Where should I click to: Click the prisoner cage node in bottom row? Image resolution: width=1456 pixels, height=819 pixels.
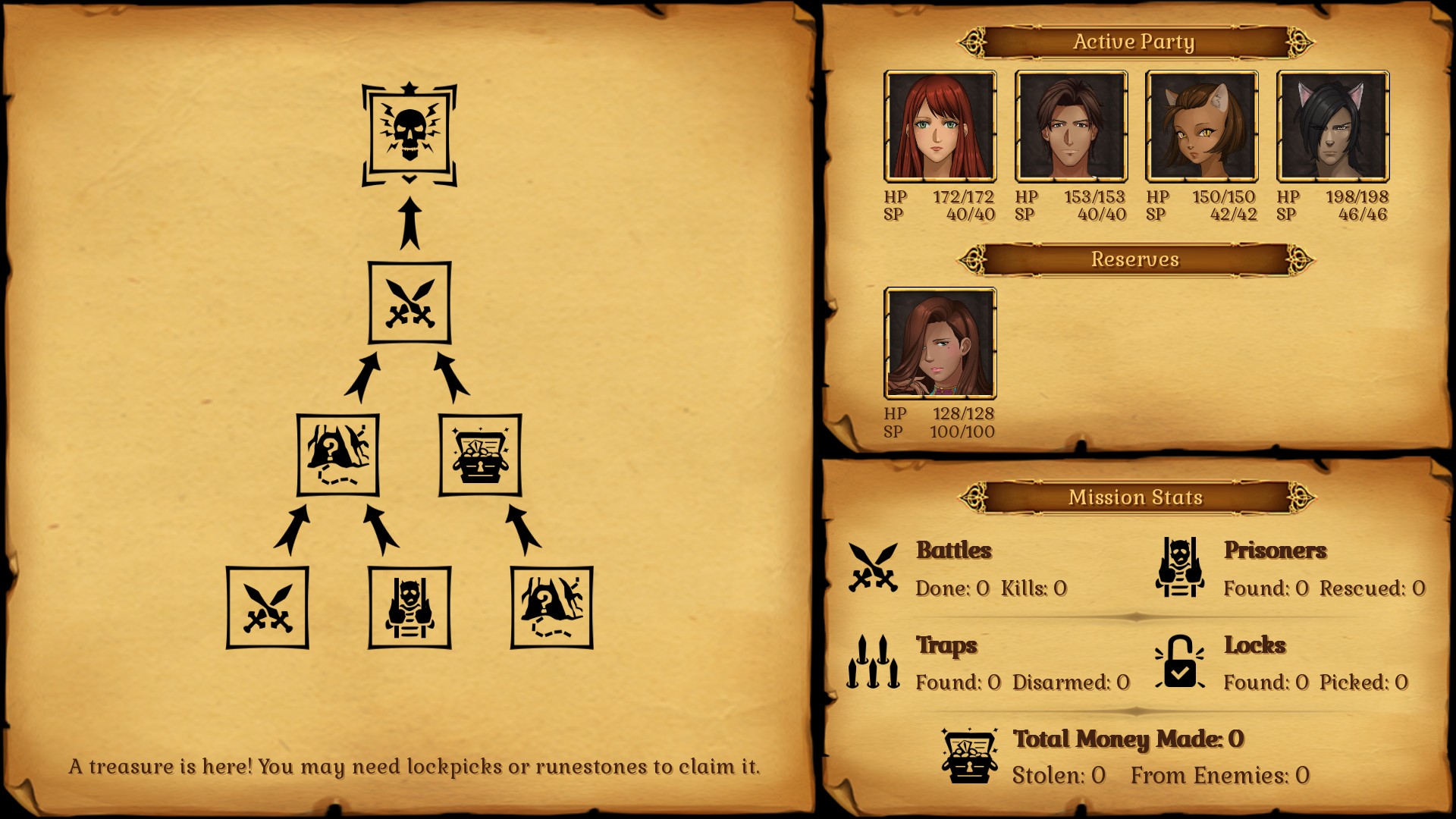(x=409, y=607)
